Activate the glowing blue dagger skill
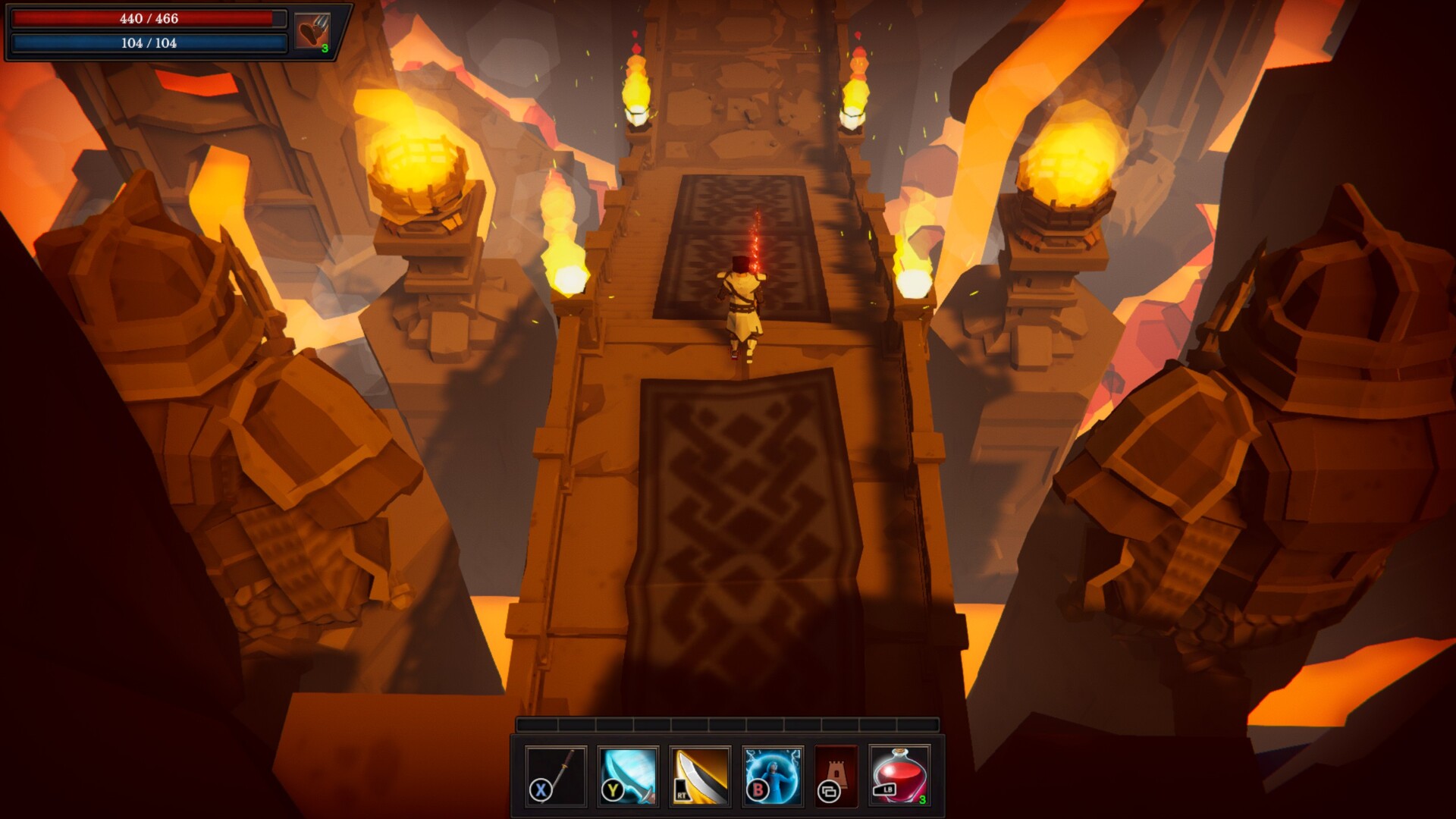Screen dimensions: 1456x819 click(x=628, y=775)
